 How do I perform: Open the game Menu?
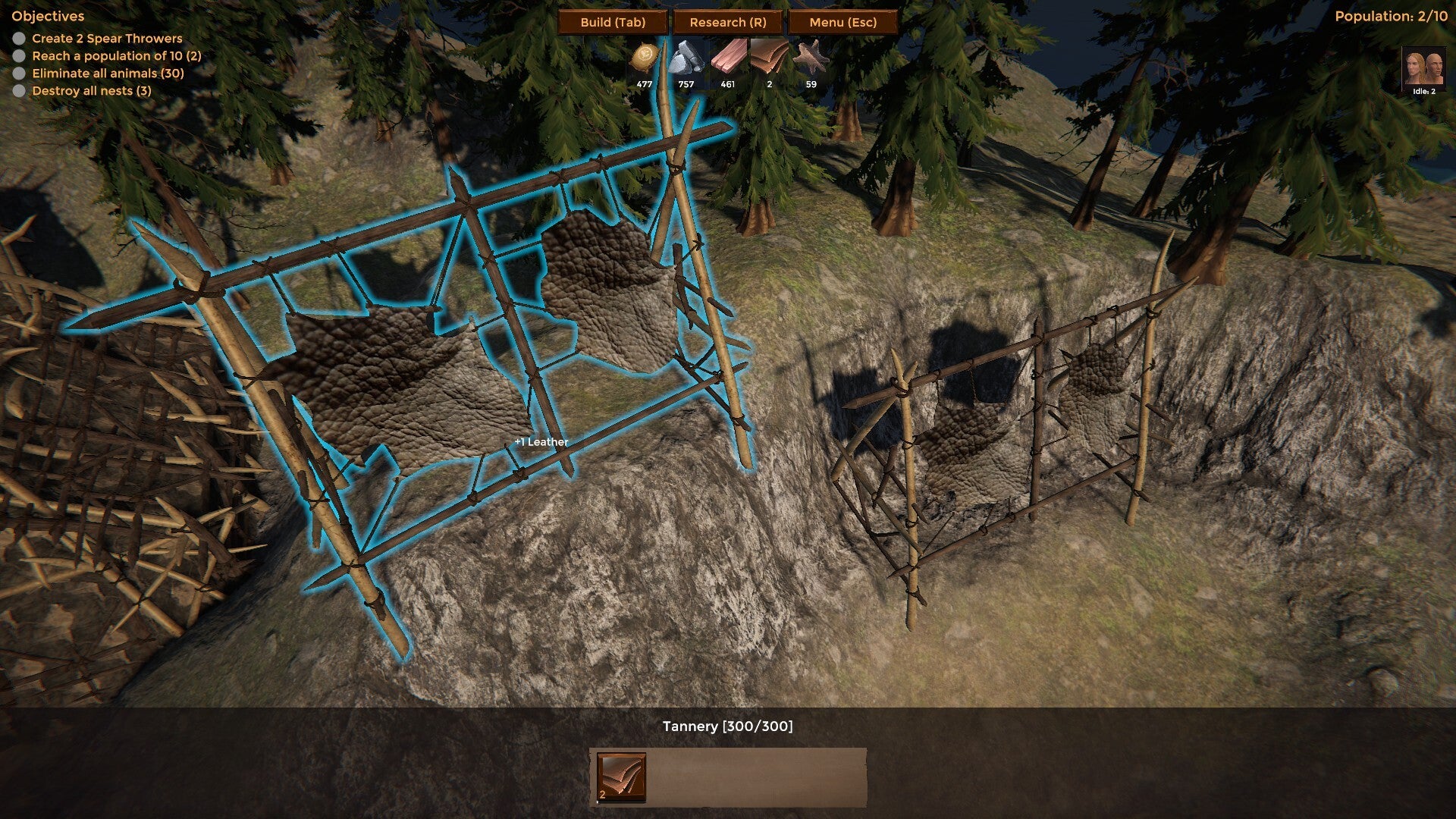pos(843,22)
